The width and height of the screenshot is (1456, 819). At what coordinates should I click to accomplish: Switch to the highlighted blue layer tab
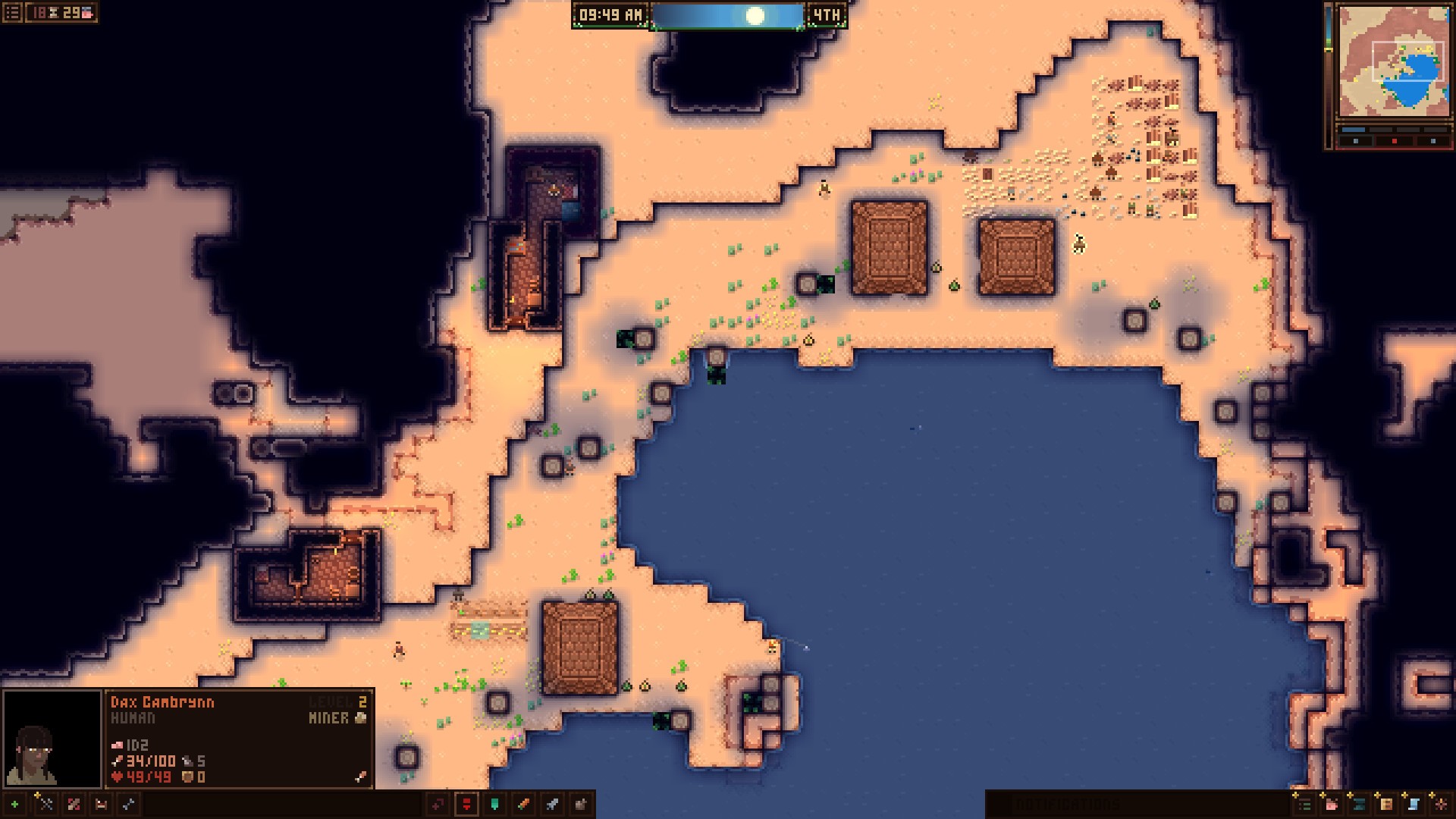(1354, 130)
